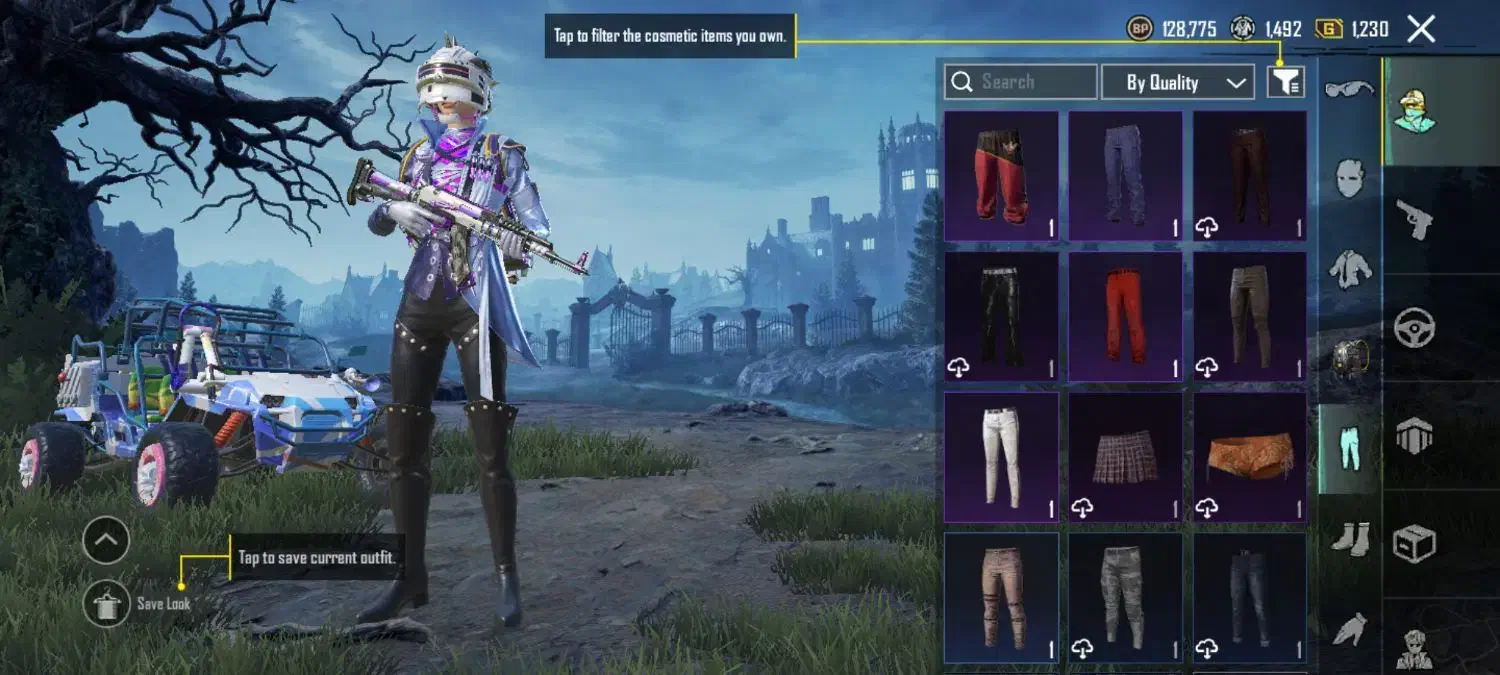Switch to the vehicle steering wheel tab
This screenshot has height=675, width=1500.
pyautogui.click(x=1414, y=328)
